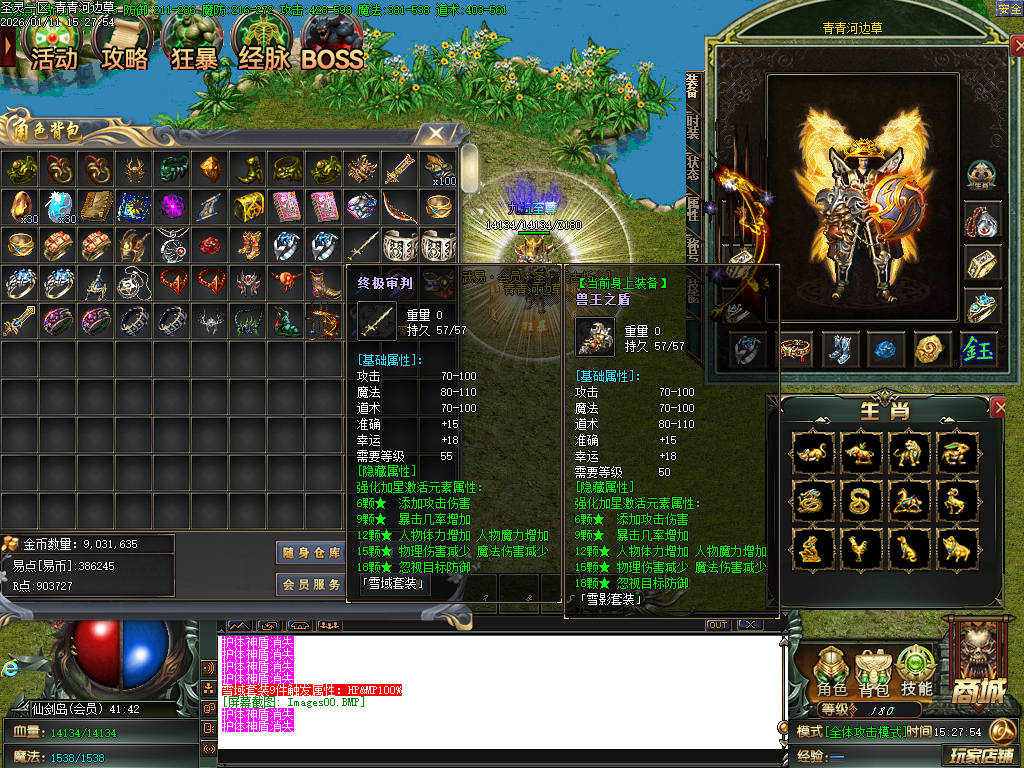The image size is (1024, 768).
Task: Switch to the 状态 status tab
Action: click(x=692, y=166)
